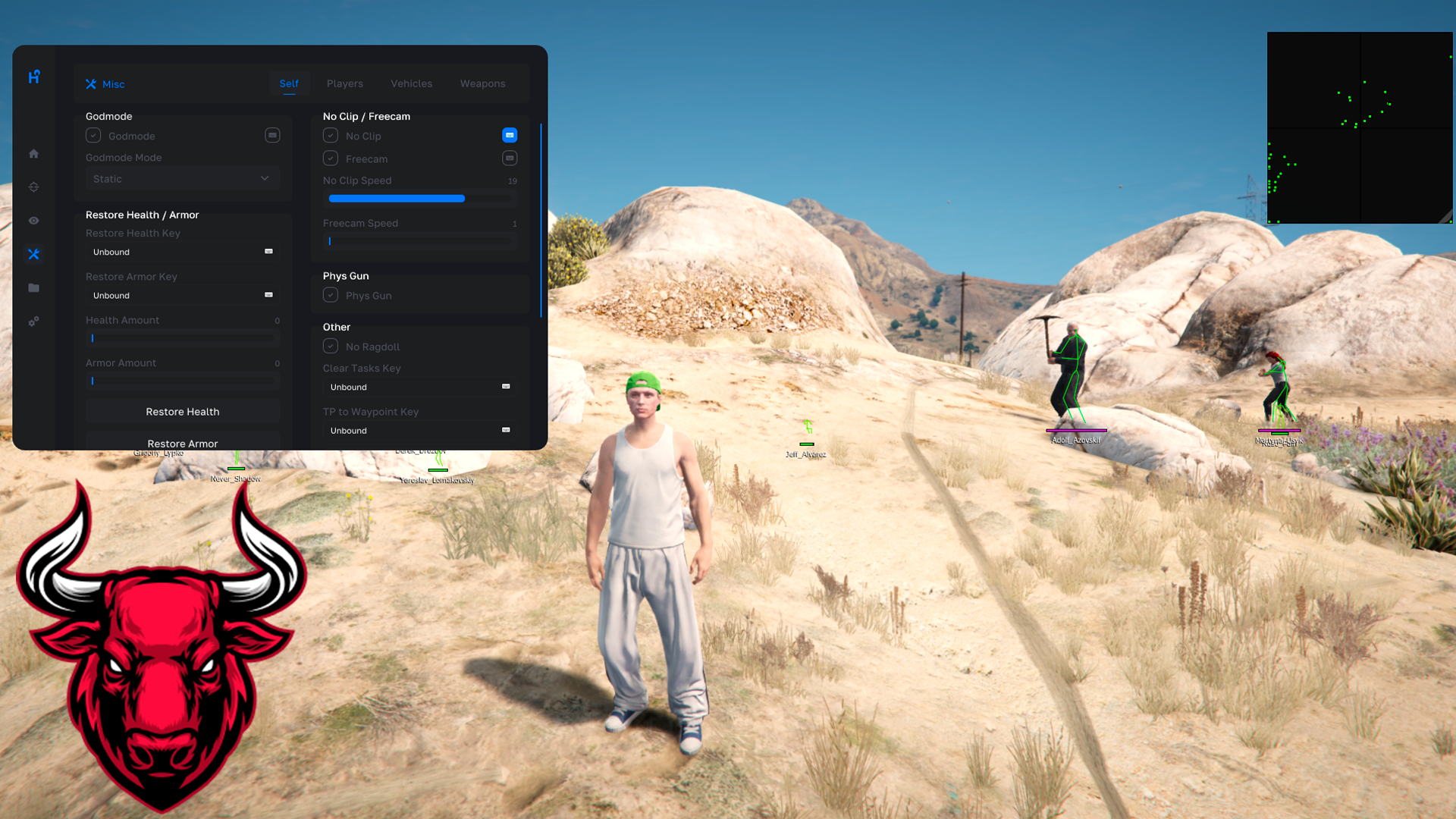Click the Restore Health button

point(182,412)
